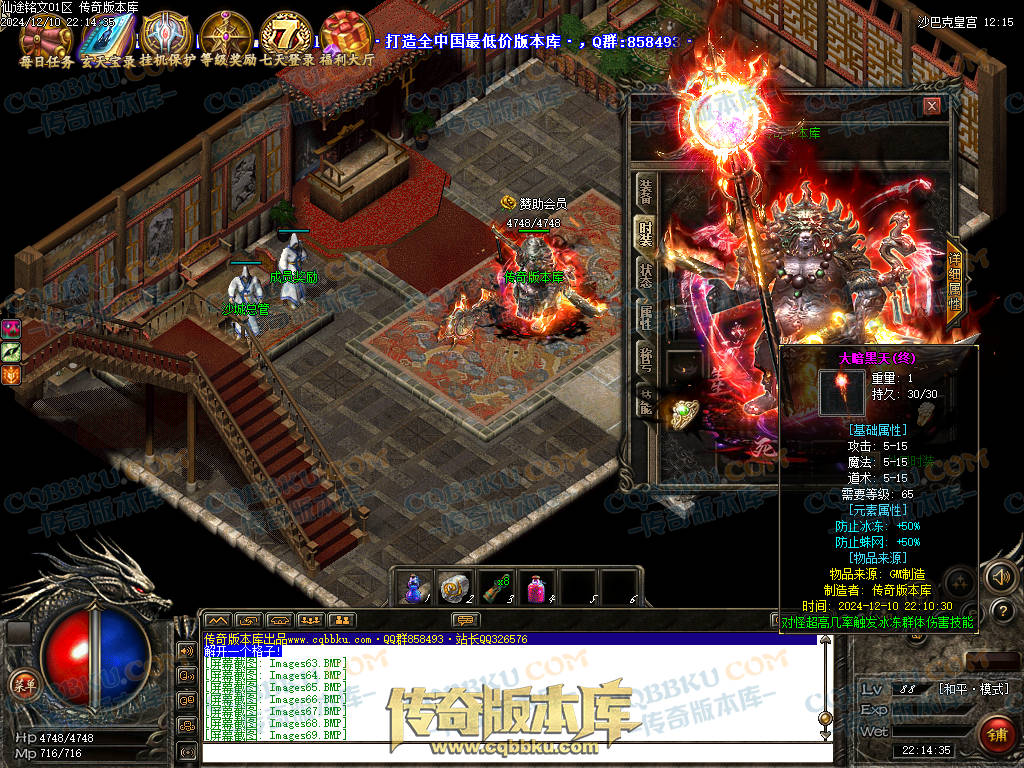Click the 挂机保护 auto-play protection icon
The image size is (1024, 768).
(166, 35)
